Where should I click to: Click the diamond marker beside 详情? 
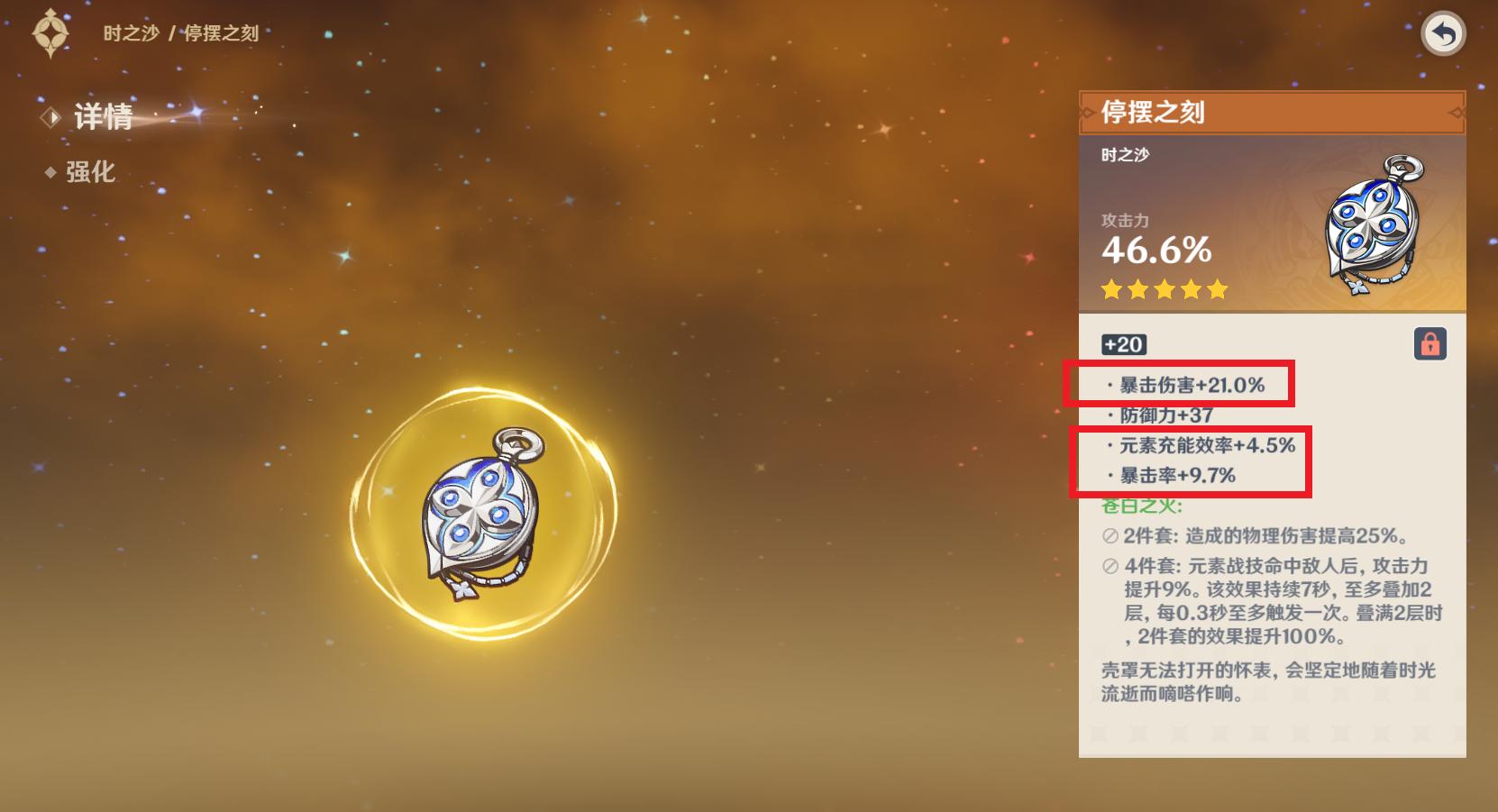pyautogui.click(x=50, y=117)
